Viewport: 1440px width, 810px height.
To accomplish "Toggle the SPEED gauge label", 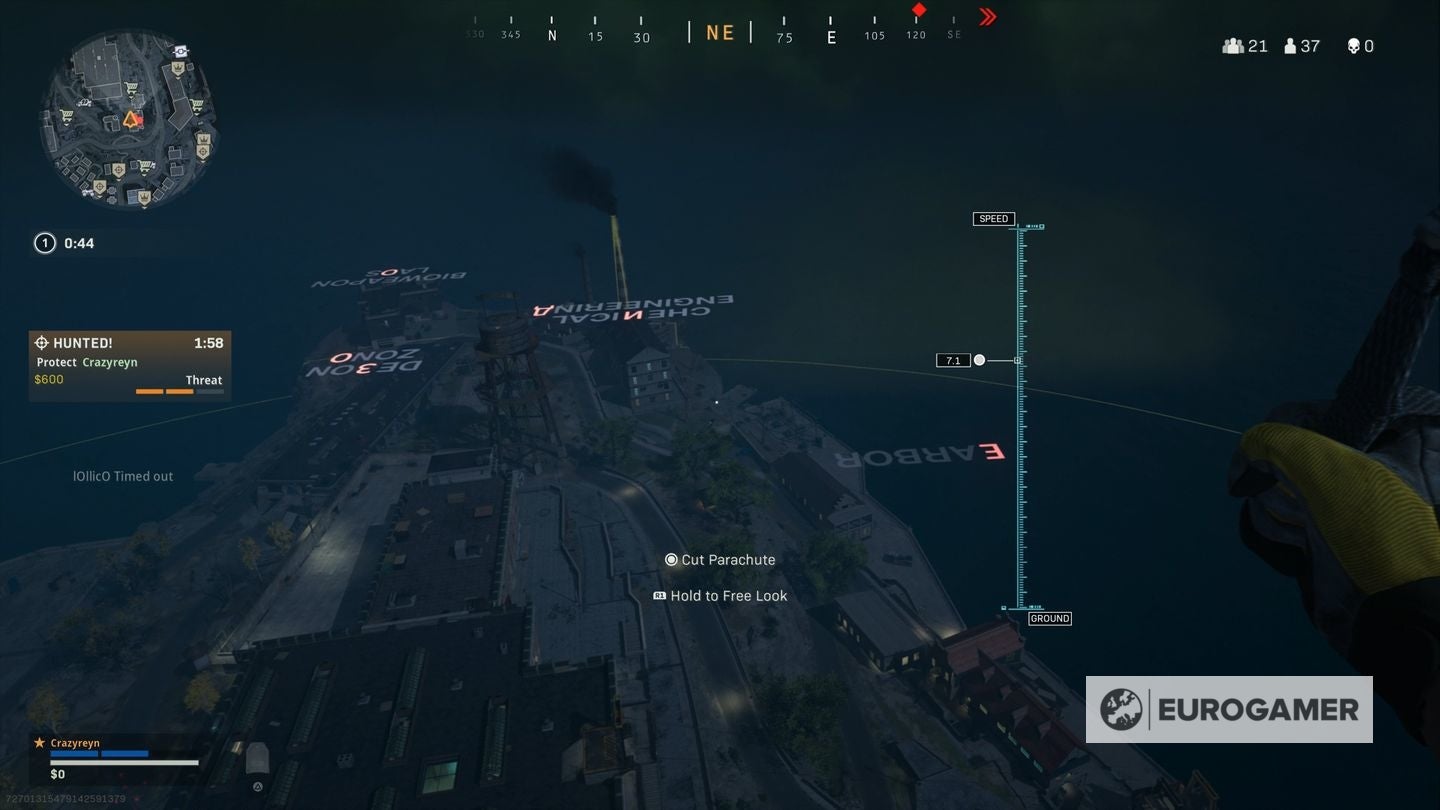I will coord(993,218).
